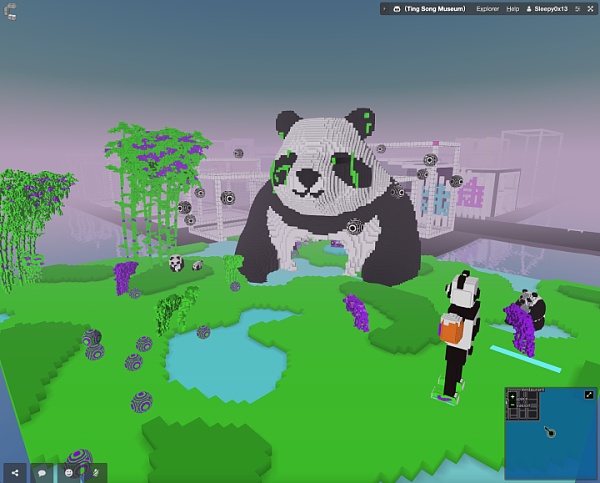
Task: Expand the minimap to full size
Action: (589, 394)
